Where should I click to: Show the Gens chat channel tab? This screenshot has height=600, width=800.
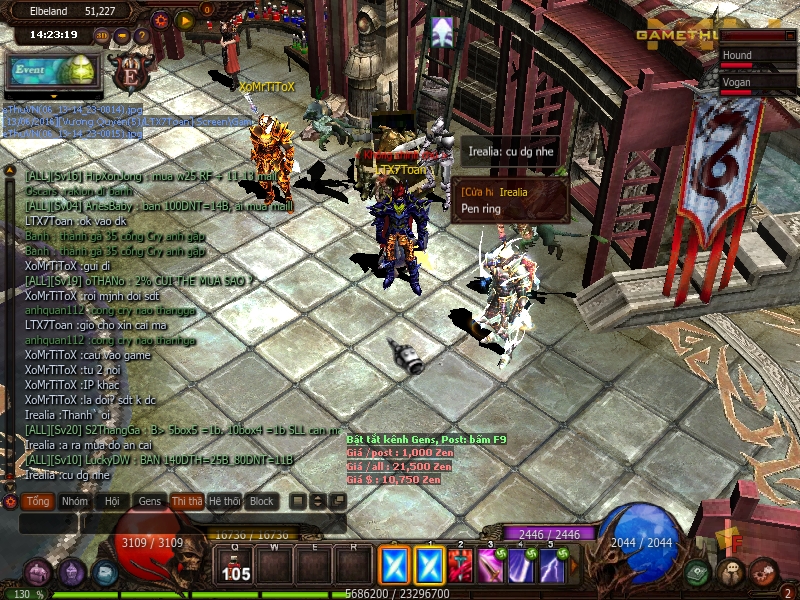150,501
